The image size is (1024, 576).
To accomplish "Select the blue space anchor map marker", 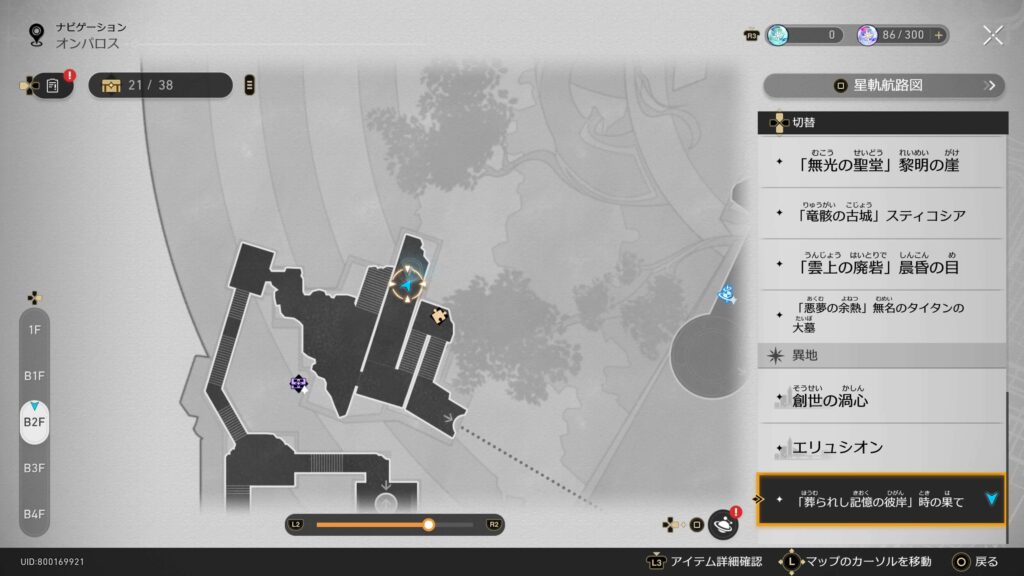I will tap(727, 293).
